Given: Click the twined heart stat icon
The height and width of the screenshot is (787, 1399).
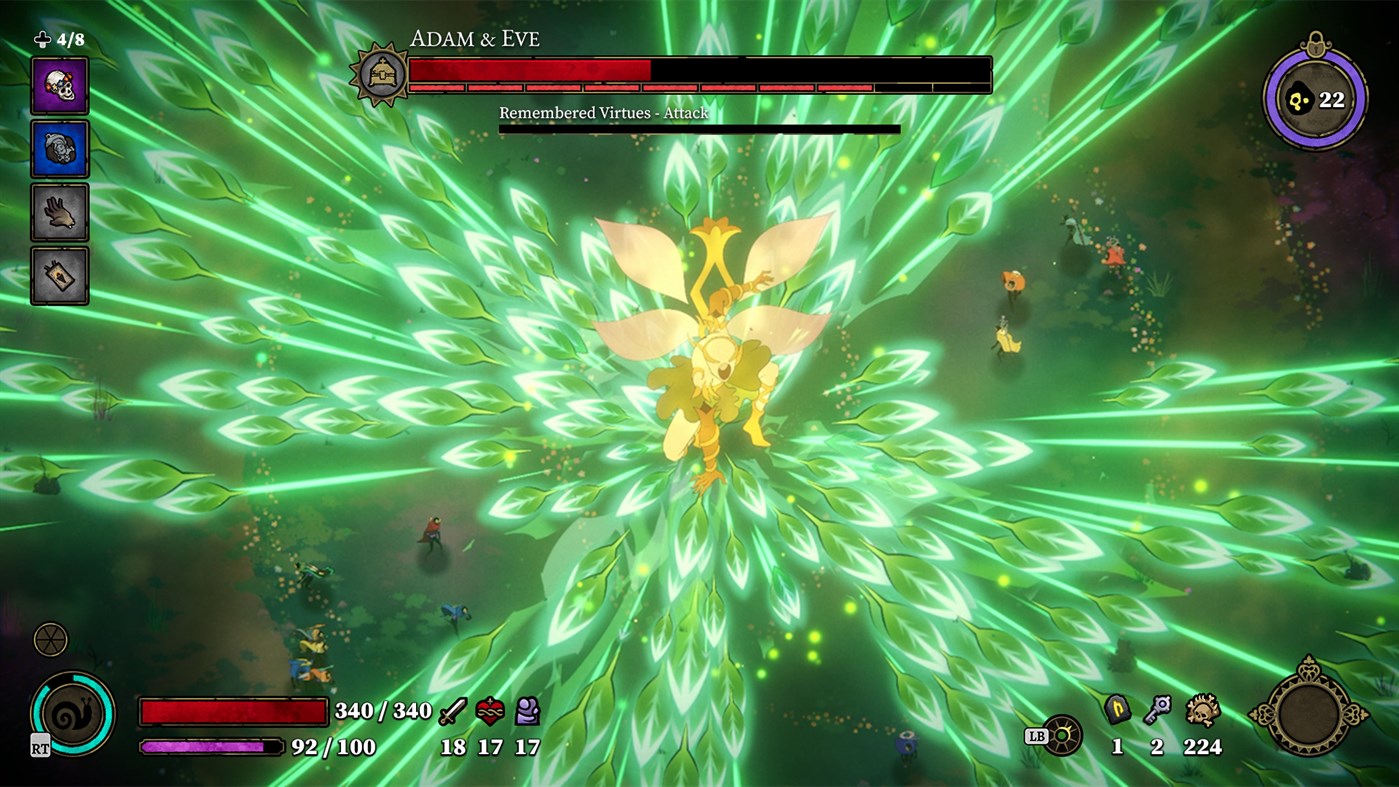Looking at the screenshot, I should coord(489,711).
